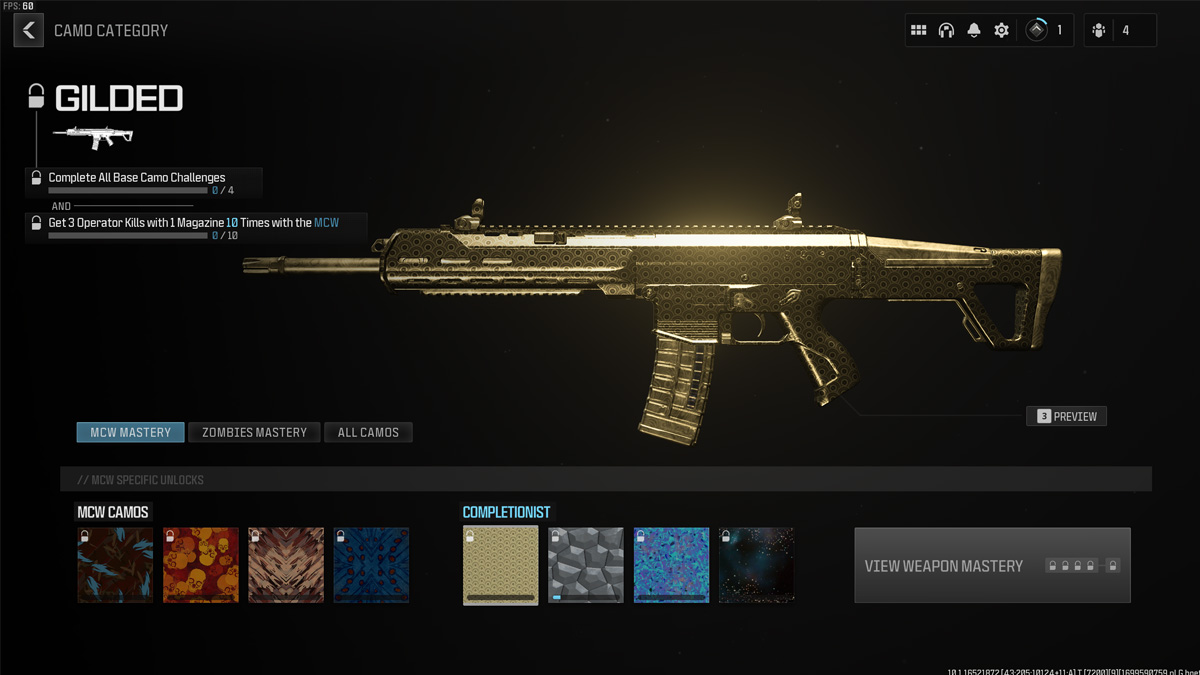Open the rank level icon
Image resolution: width=1200 pixels, height=675 pixels.
click(1037, 31)
